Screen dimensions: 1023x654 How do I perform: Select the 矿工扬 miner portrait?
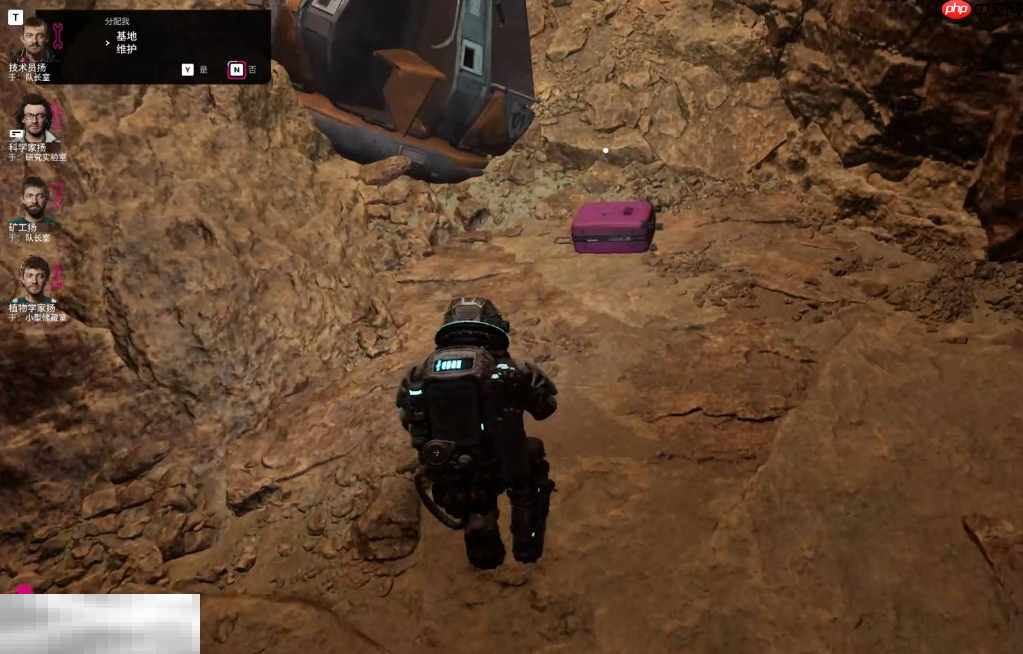coord(35,198)
